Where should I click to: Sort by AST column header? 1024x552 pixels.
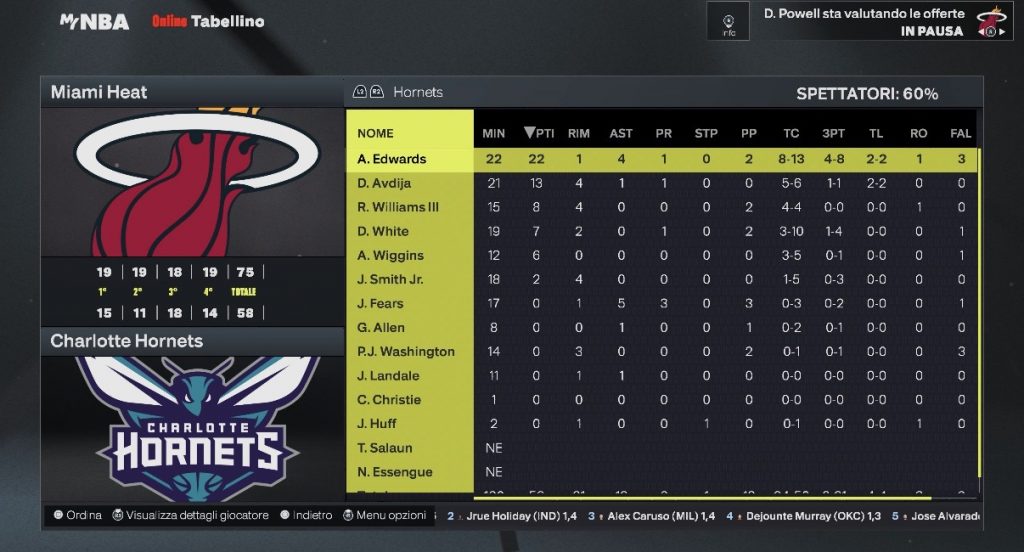pyautogui.click(x=621, y=133)
